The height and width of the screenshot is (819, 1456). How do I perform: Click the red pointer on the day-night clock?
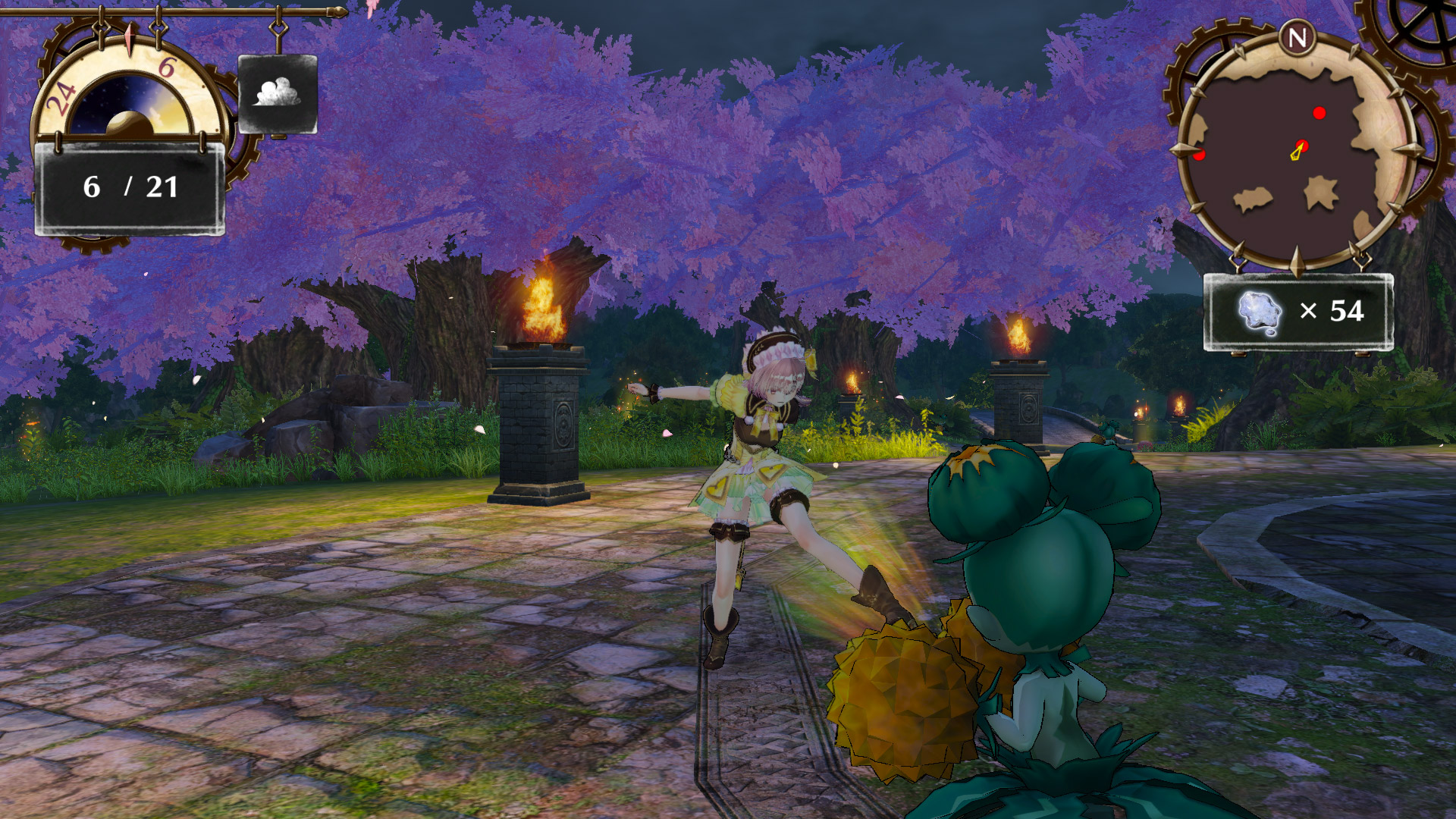(130, 40)
